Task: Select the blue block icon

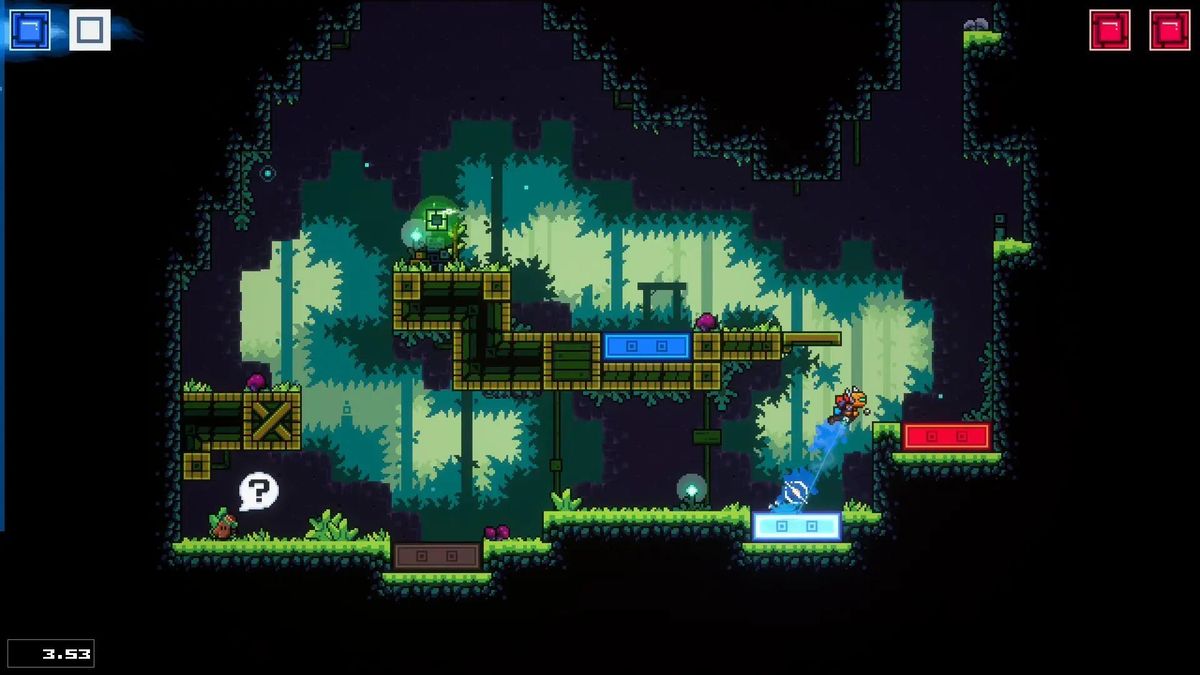Action: click(x=30, y=30)
